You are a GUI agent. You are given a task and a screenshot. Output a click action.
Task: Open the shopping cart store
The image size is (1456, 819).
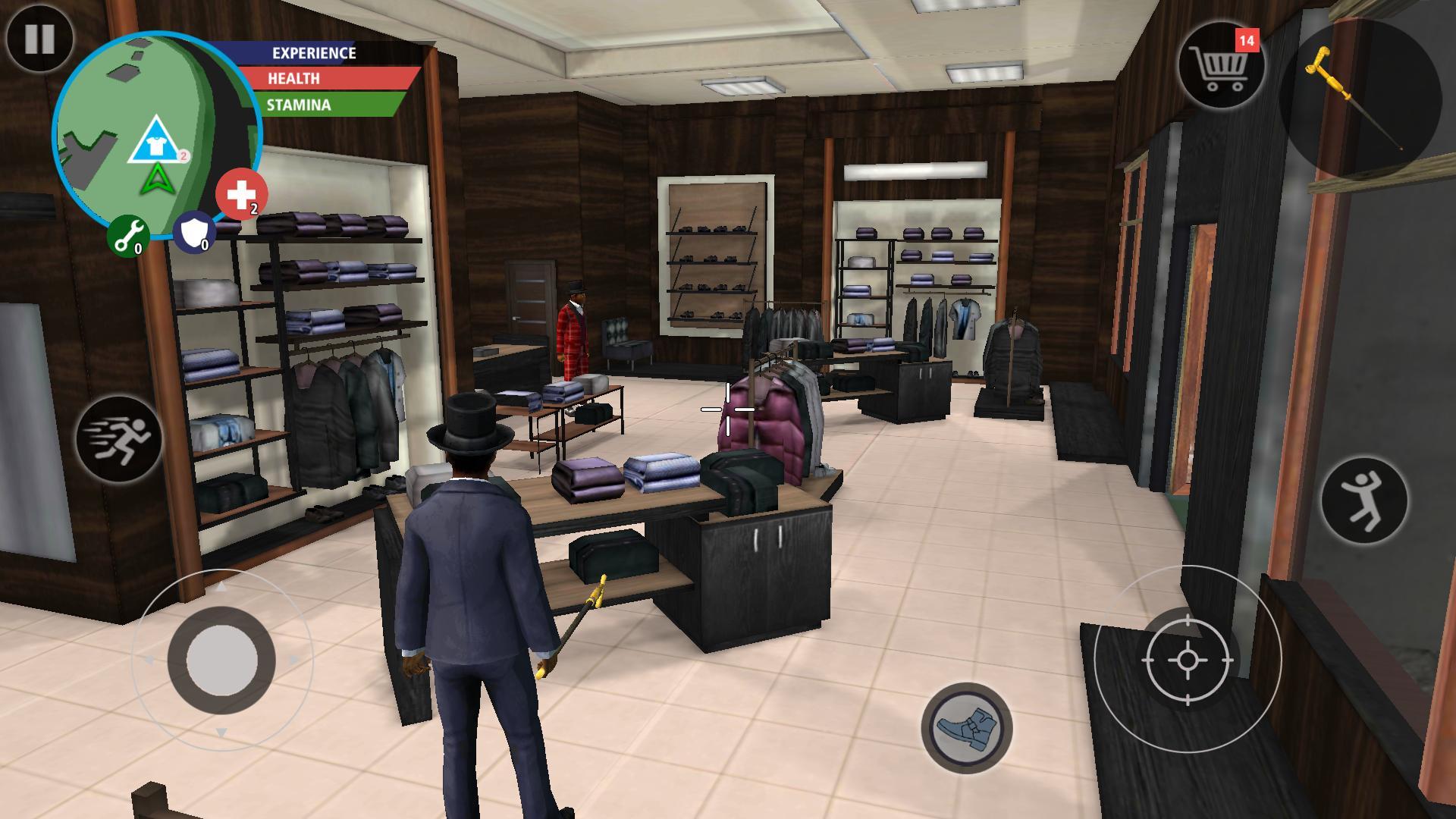tap(1220, 65)
